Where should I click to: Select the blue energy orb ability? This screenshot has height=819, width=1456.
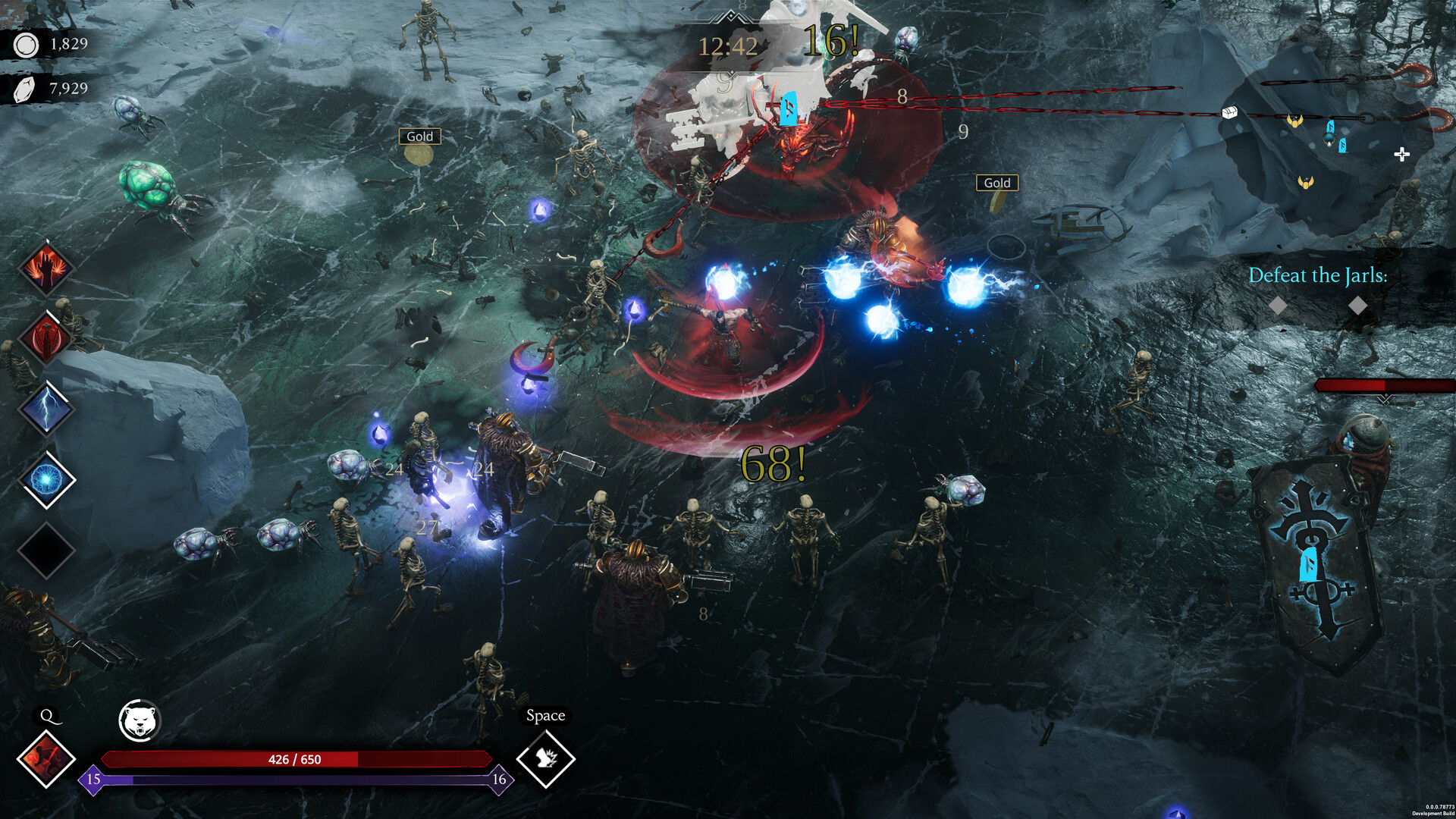click(46, 480)
